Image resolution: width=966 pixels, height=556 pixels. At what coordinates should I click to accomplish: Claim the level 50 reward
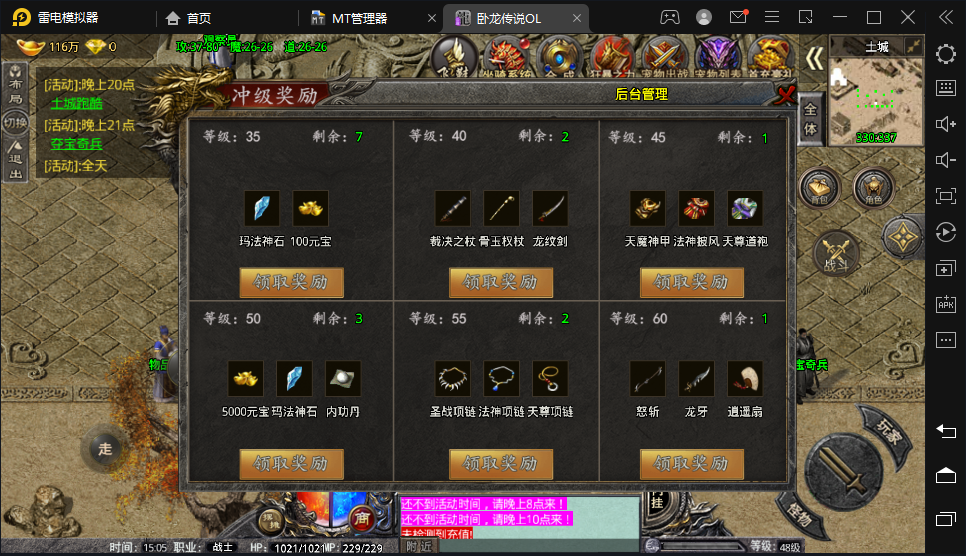tap(291, 464)
